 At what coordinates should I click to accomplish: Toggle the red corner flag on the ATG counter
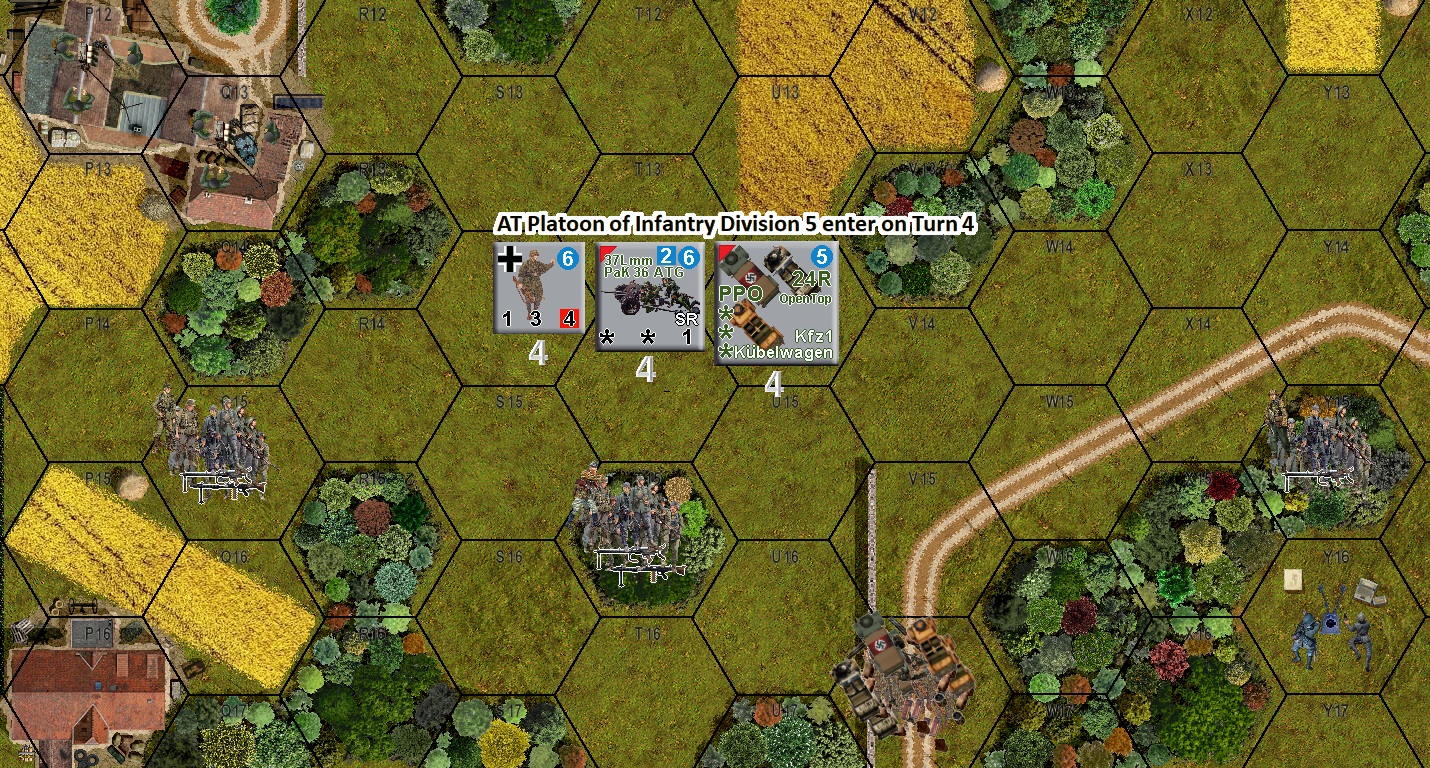pos(606,253)
